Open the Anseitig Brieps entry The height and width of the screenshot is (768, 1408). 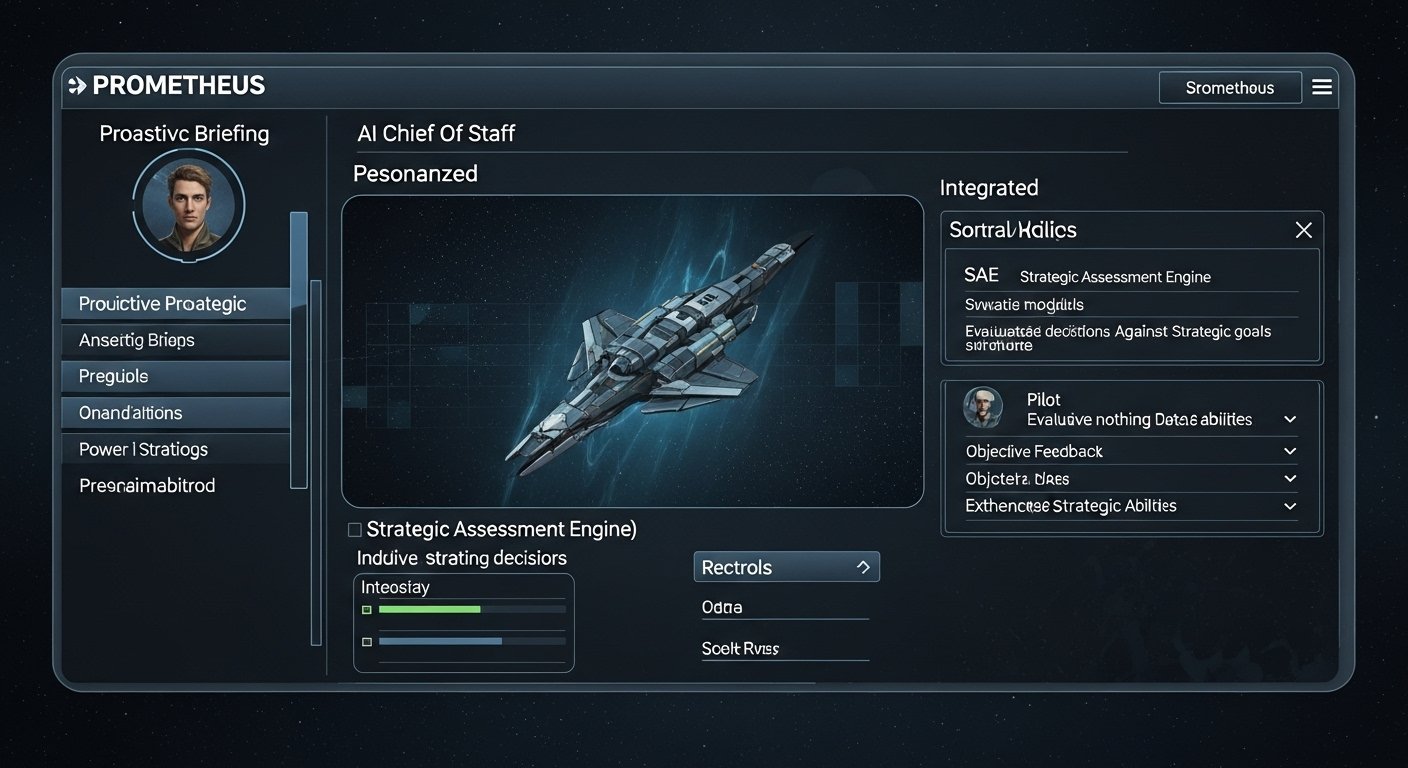click(x=175, y=340)
